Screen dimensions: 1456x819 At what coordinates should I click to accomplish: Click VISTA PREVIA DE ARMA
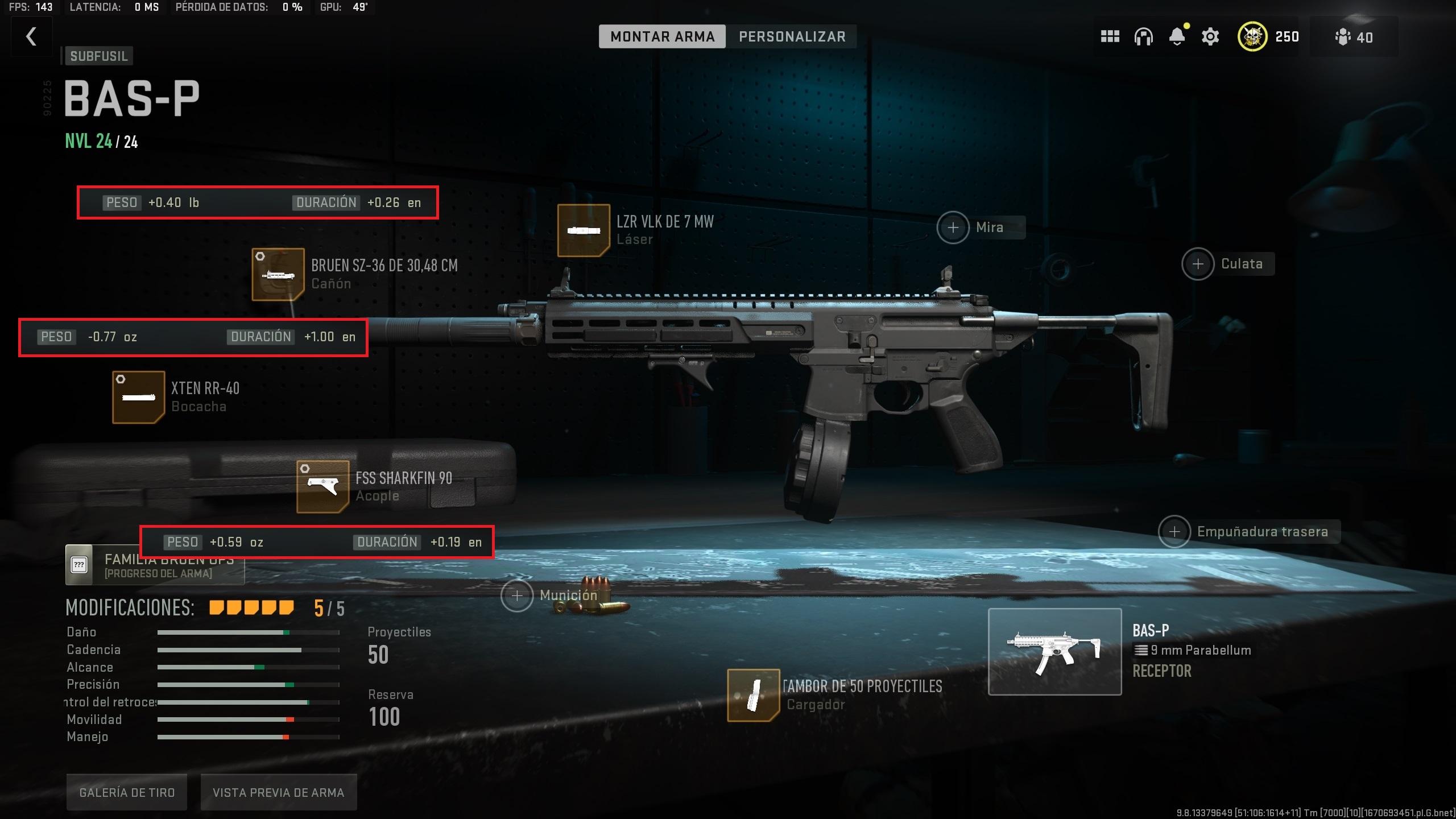pyautogui.click(x=278, y=791)
